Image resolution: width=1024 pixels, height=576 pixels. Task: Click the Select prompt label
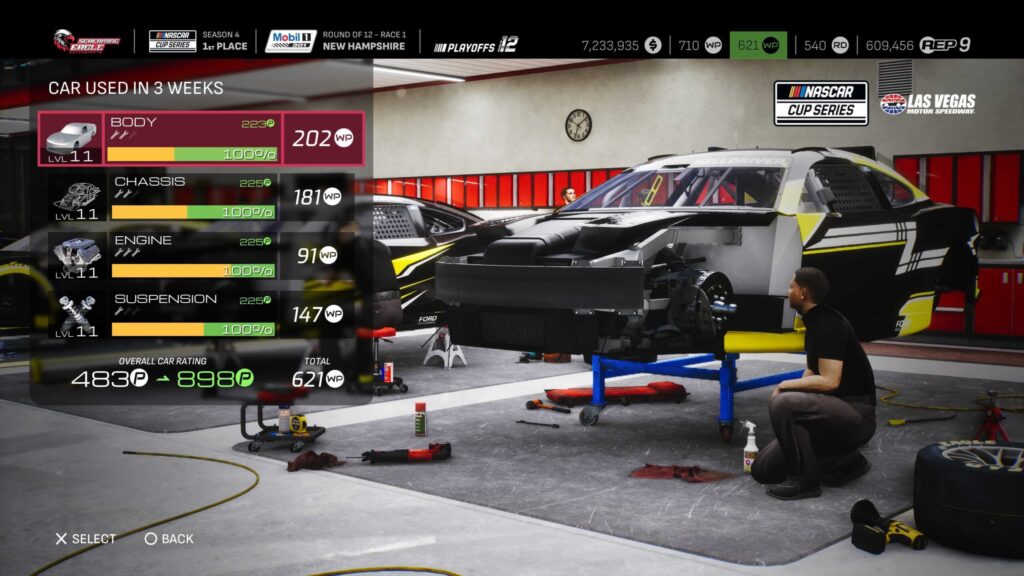[86, 539]
